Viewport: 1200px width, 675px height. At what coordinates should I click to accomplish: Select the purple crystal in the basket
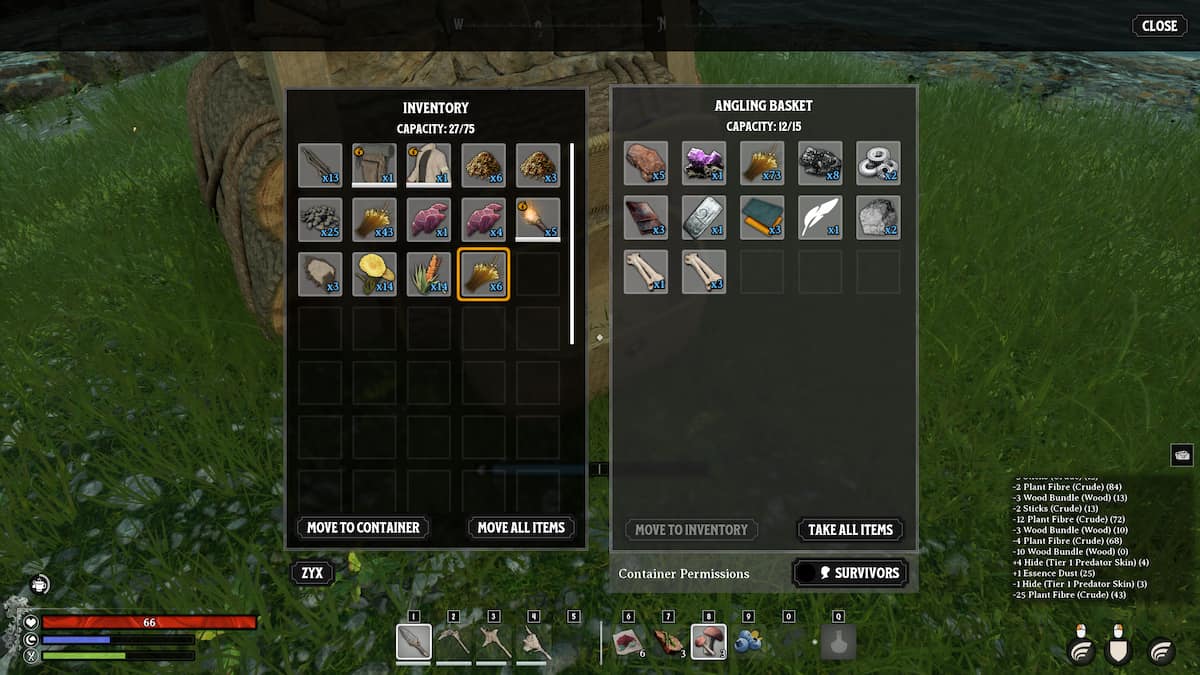tap(704, 163)
